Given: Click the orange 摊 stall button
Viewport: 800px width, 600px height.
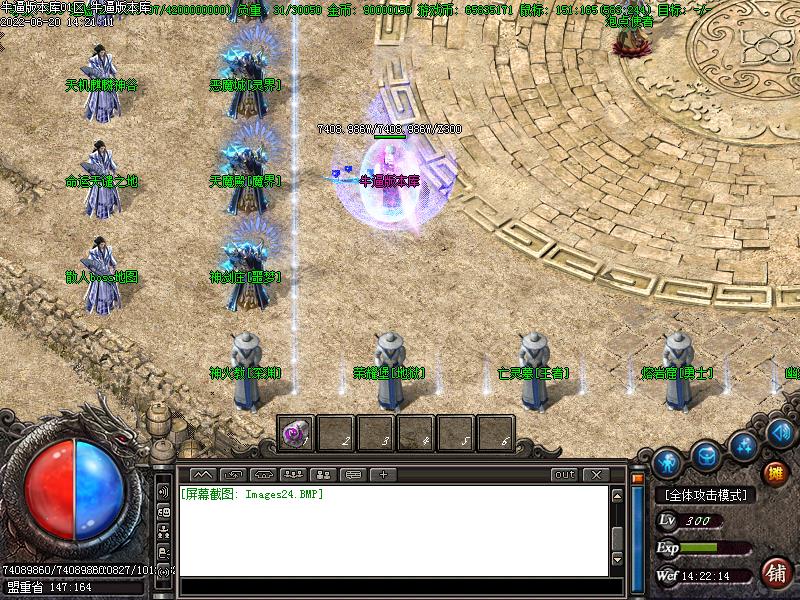Looking at the screenshot, I should [x=775, y=472].
